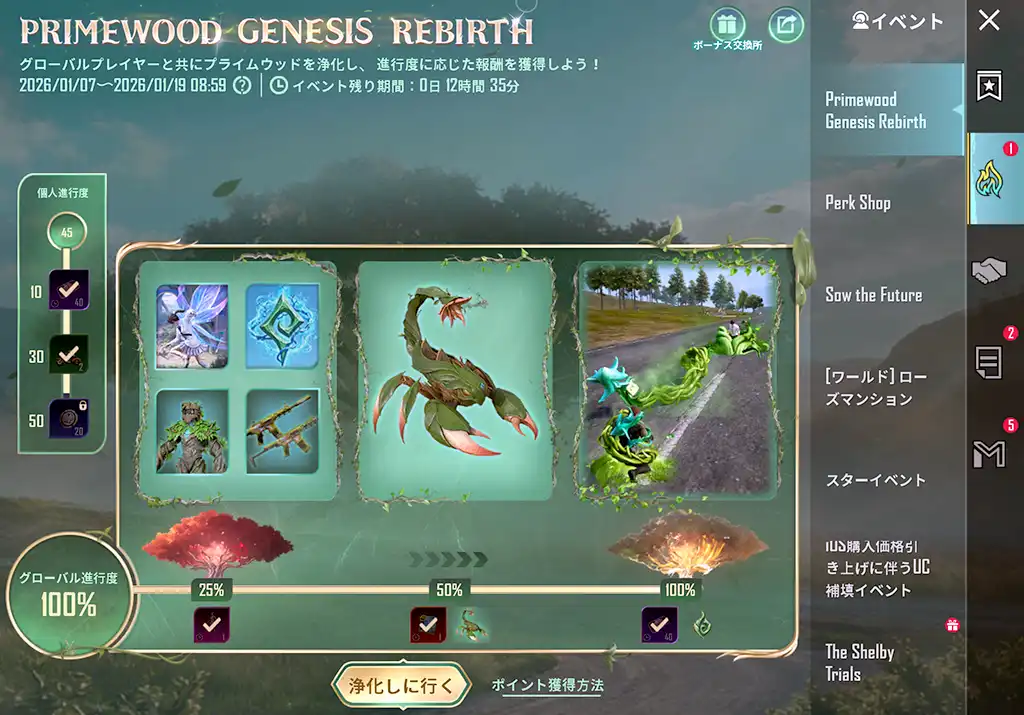Select the Primewood Genesis Rebirth entry

[x=875, y=111]
